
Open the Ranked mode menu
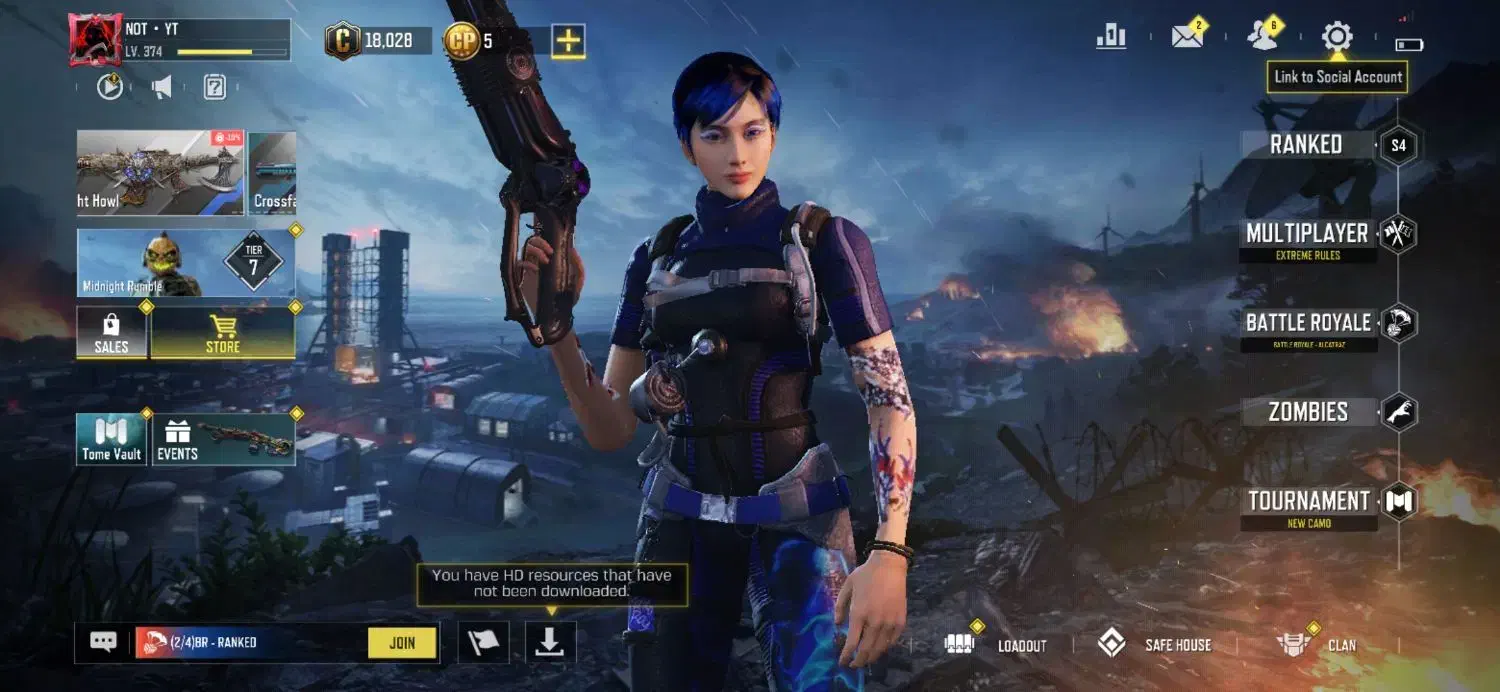pos(1306,145)
